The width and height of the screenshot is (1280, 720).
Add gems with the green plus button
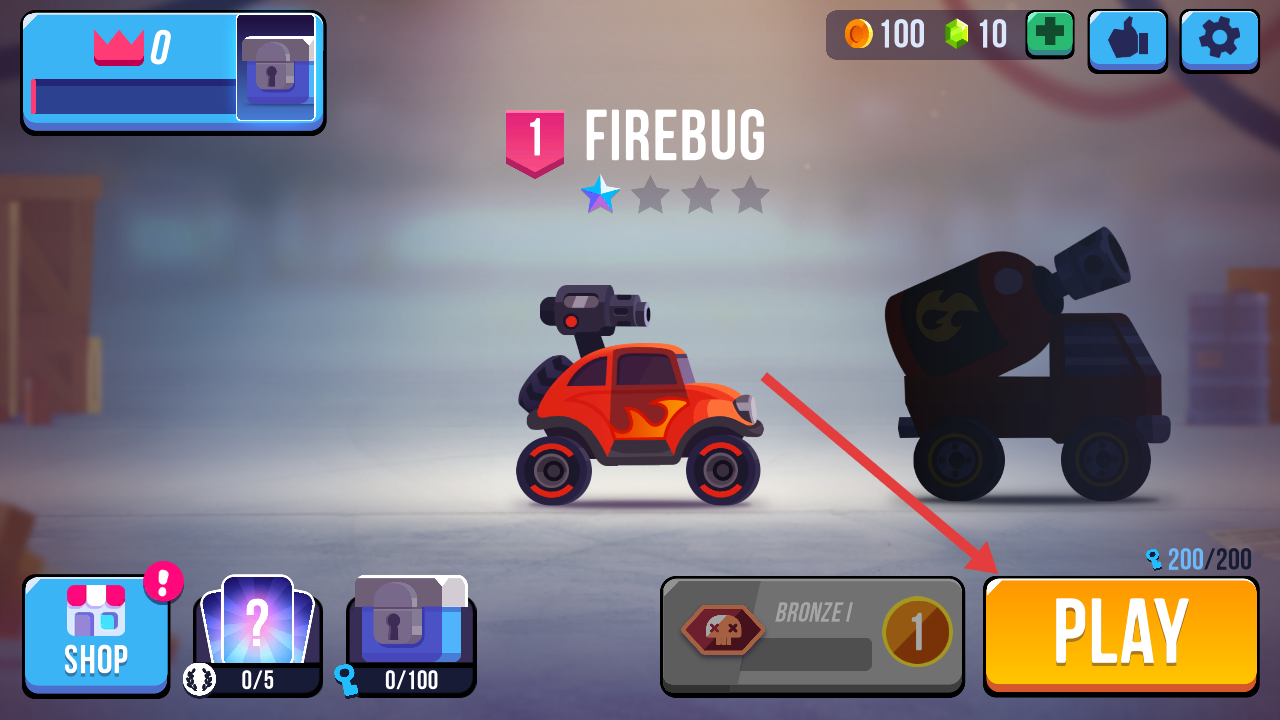(1049, 34)
